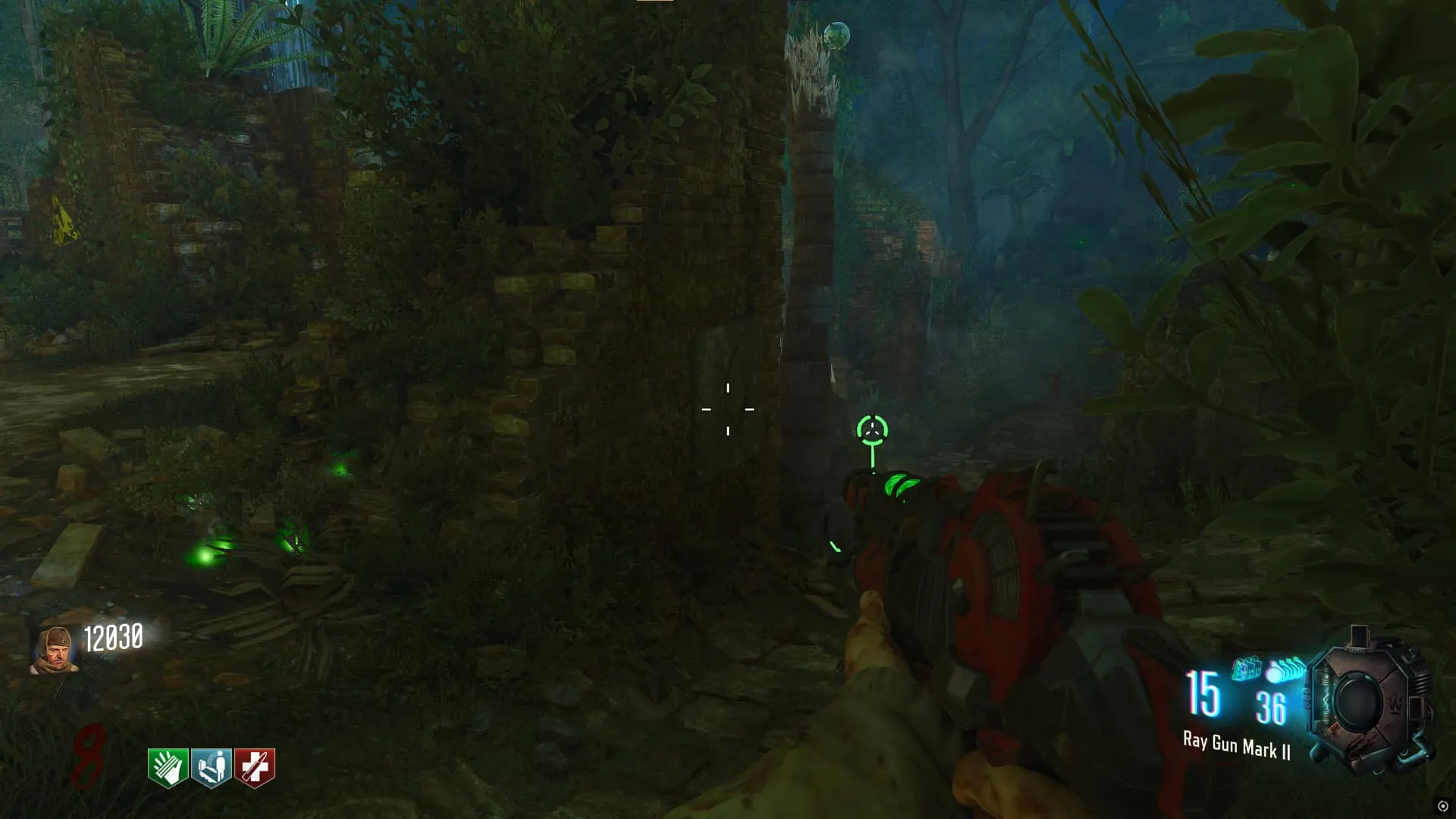Click the circular overlay icon in the corner
Image resolution: width=1456 pixels, height=819 pixels.
1442,806
